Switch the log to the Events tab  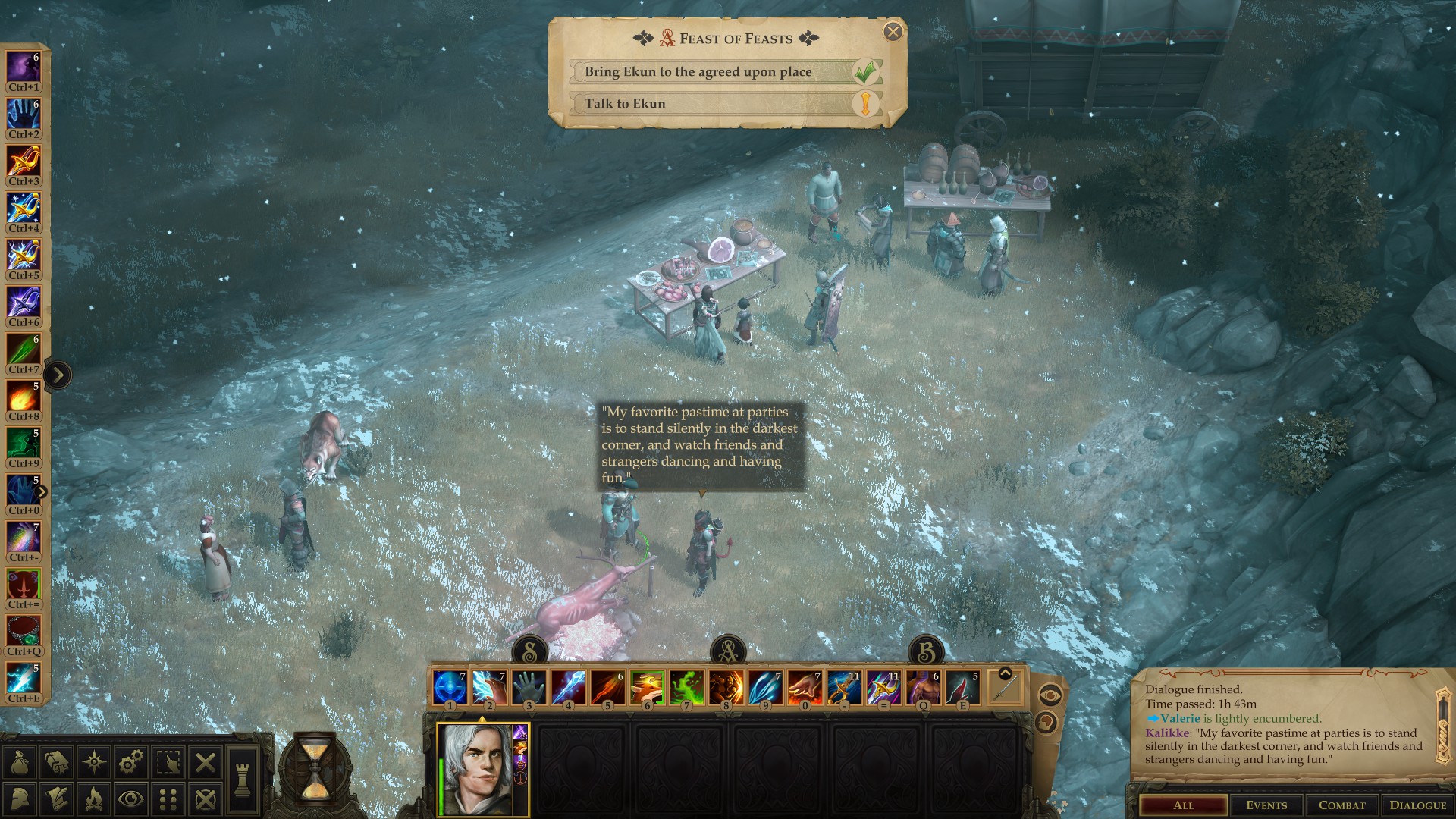[x=1266, y=805]
